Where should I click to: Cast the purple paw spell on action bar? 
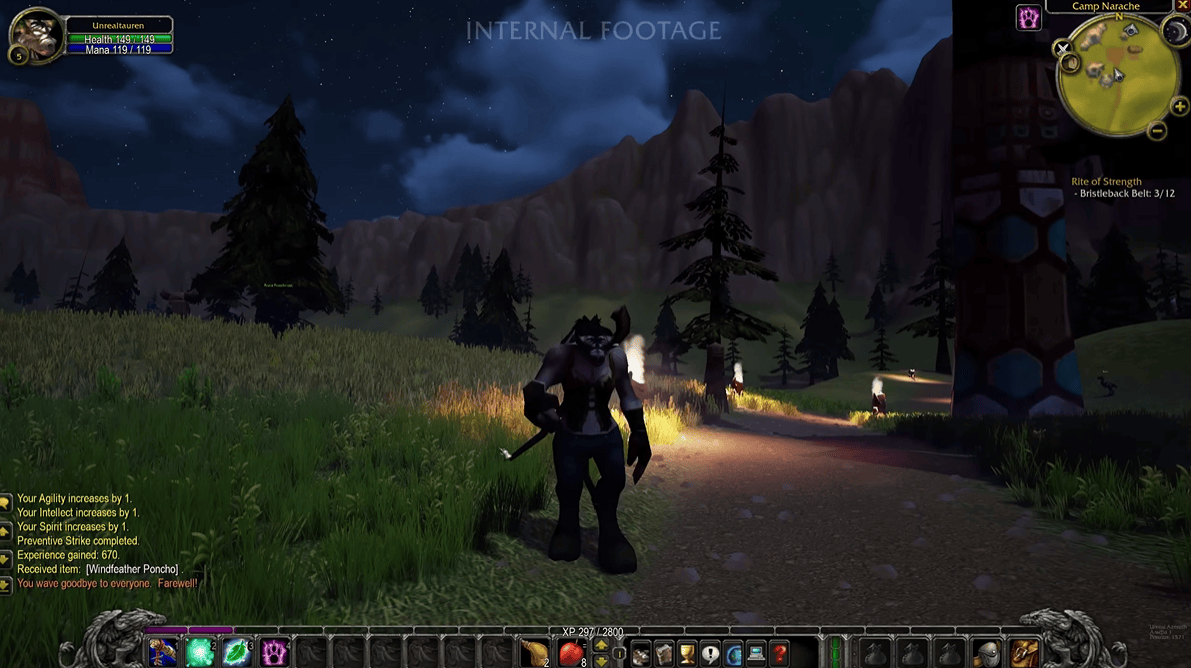(274, 653)
